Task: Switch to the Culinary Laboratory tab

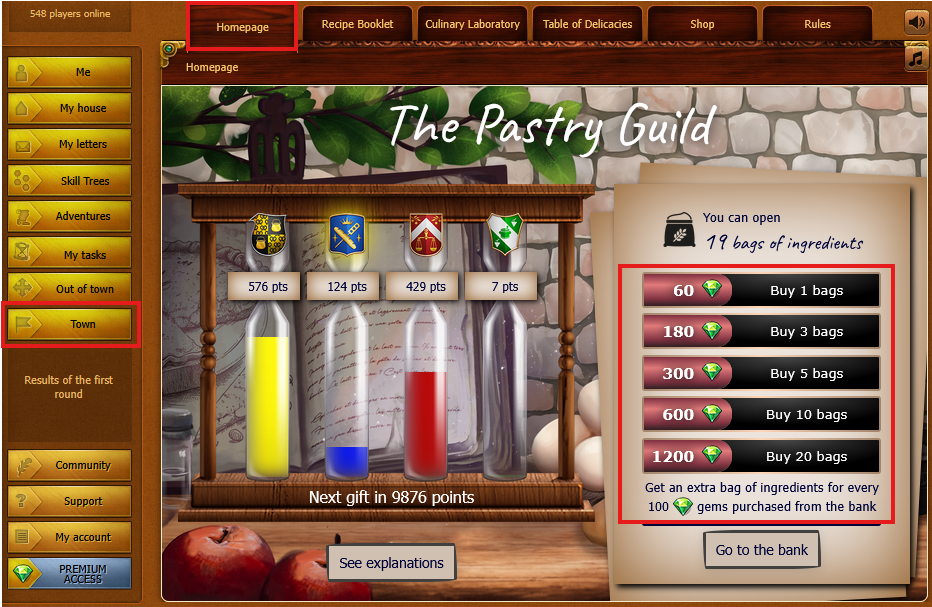Action: click(472, 24)
